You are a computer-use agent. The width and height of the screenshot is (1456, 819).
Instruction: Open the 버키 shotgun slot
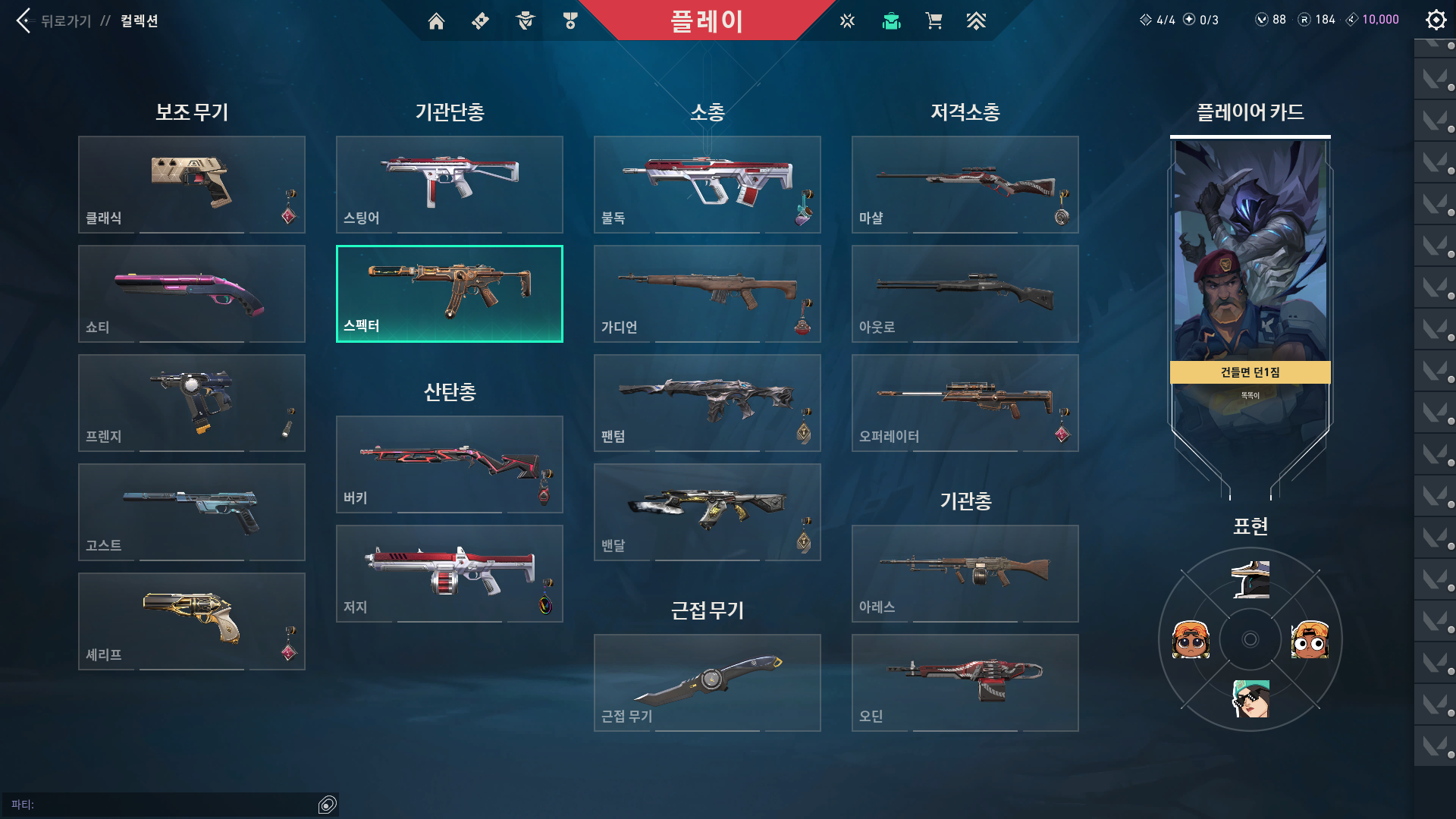point(450,464)
